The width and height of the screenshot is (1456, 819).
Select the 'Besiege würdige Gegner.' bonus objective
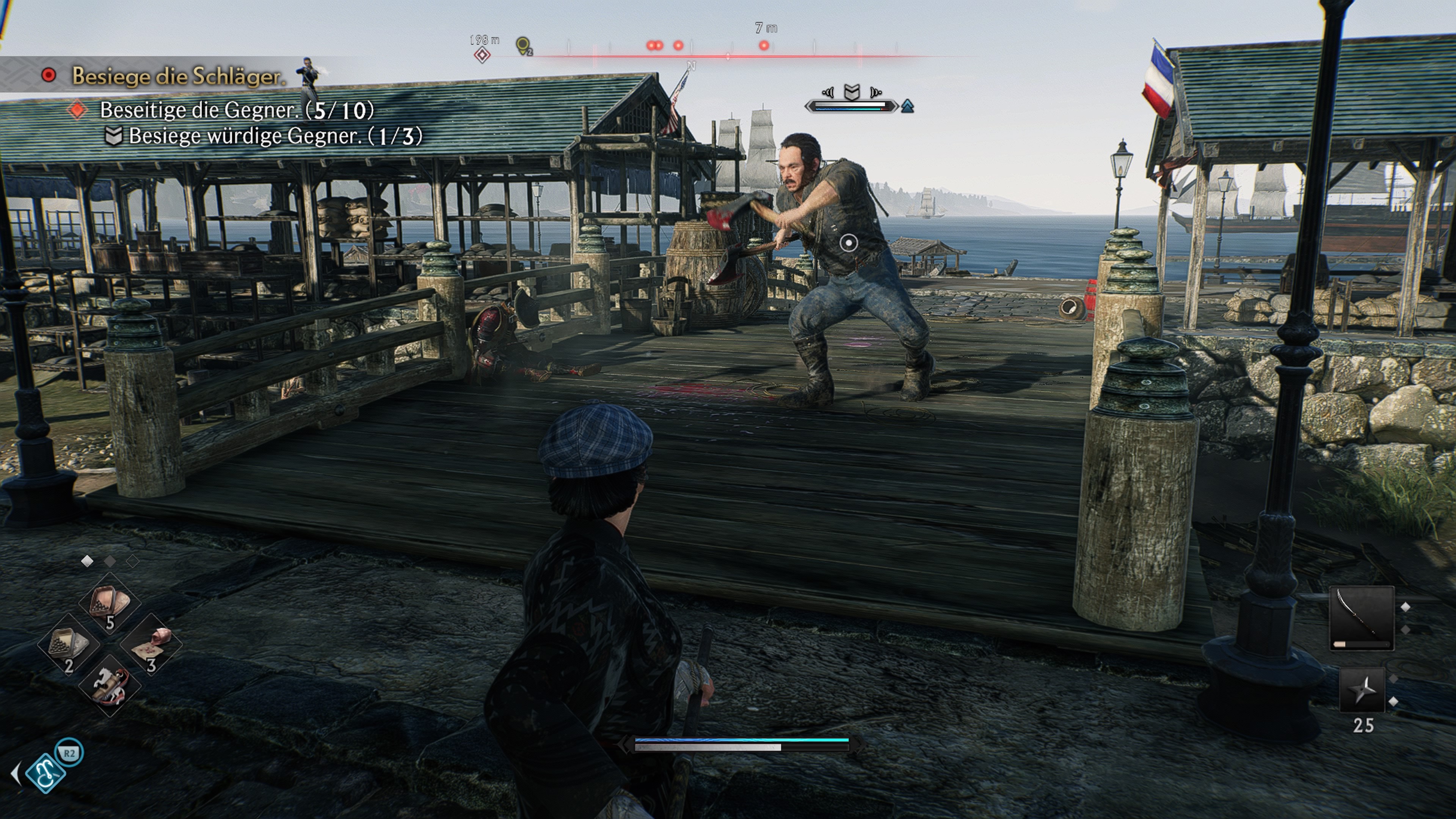click(x=275, y=136)
